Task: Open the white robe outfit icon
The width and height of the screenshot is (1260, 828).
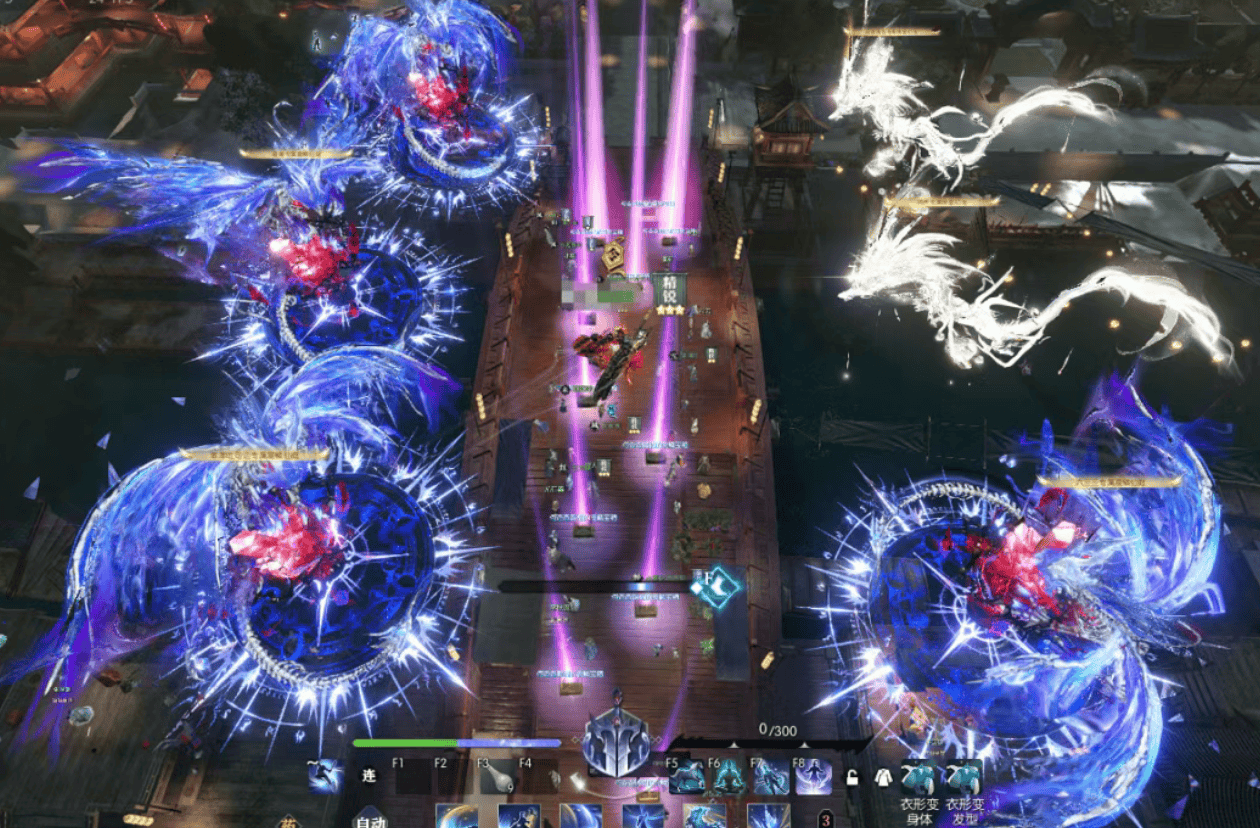Action: 883,777
